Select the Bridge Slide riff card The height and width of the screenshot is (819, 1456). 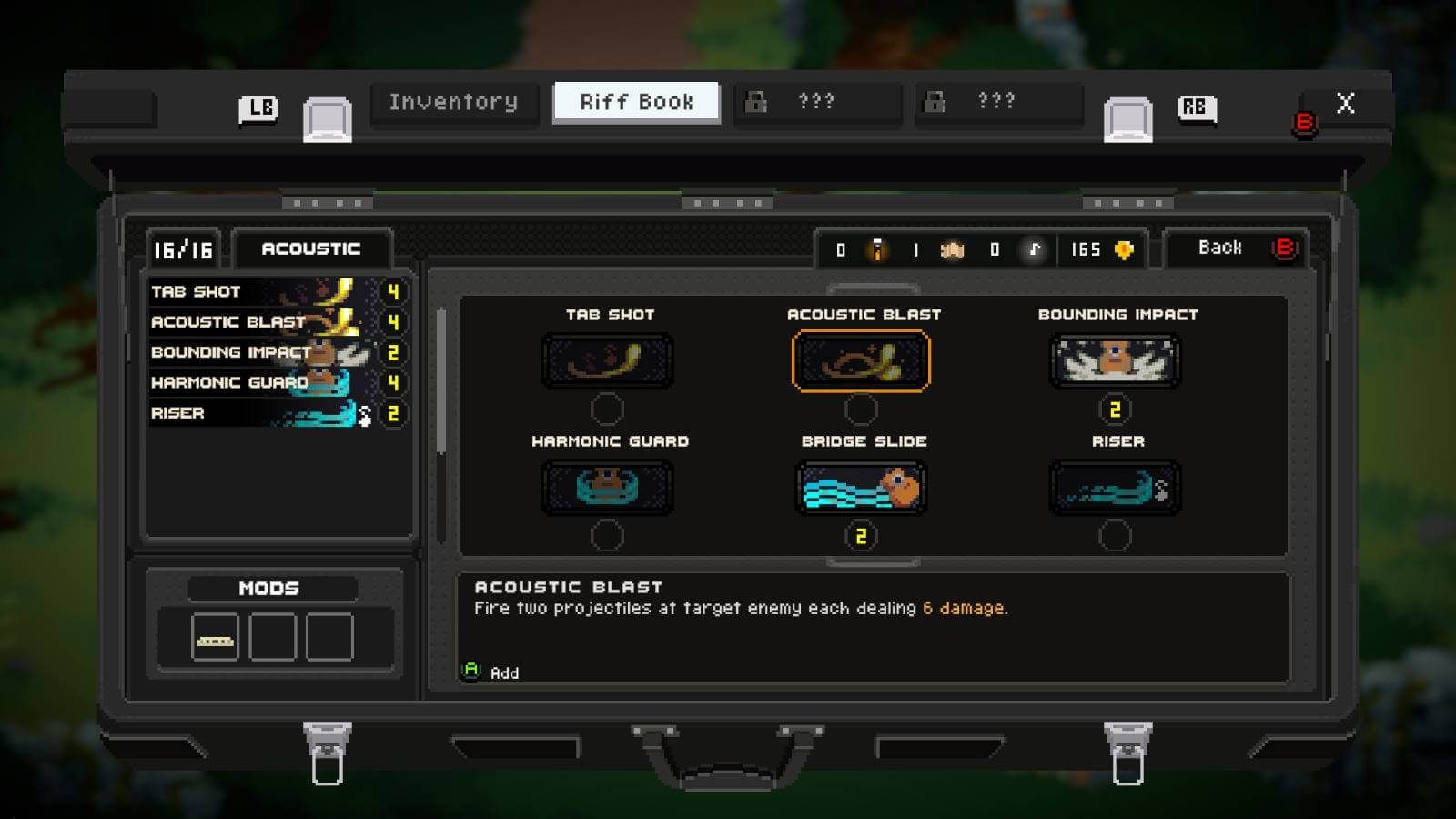tap(861, 488)
